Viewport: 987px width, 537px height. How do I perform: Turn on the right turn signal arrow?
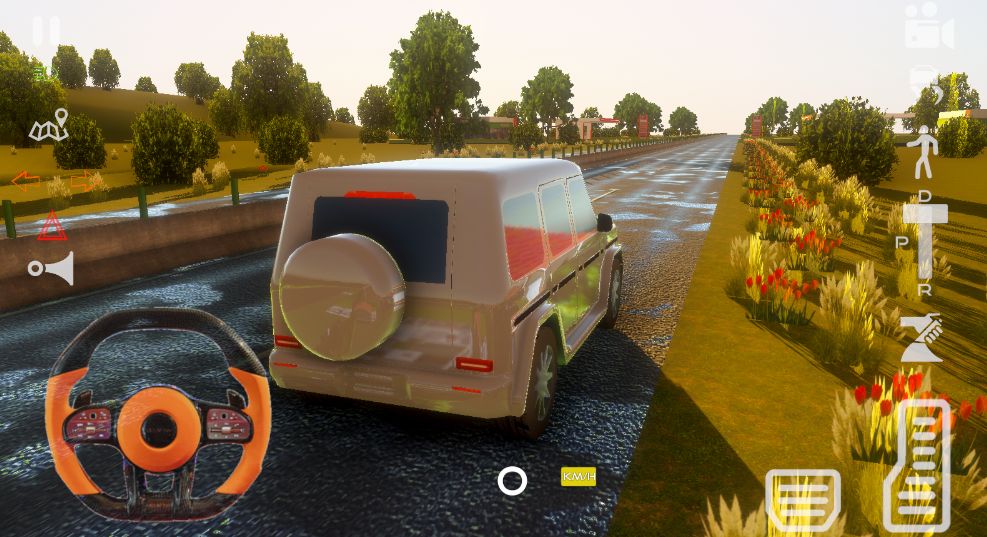click(x=84, y=181)
